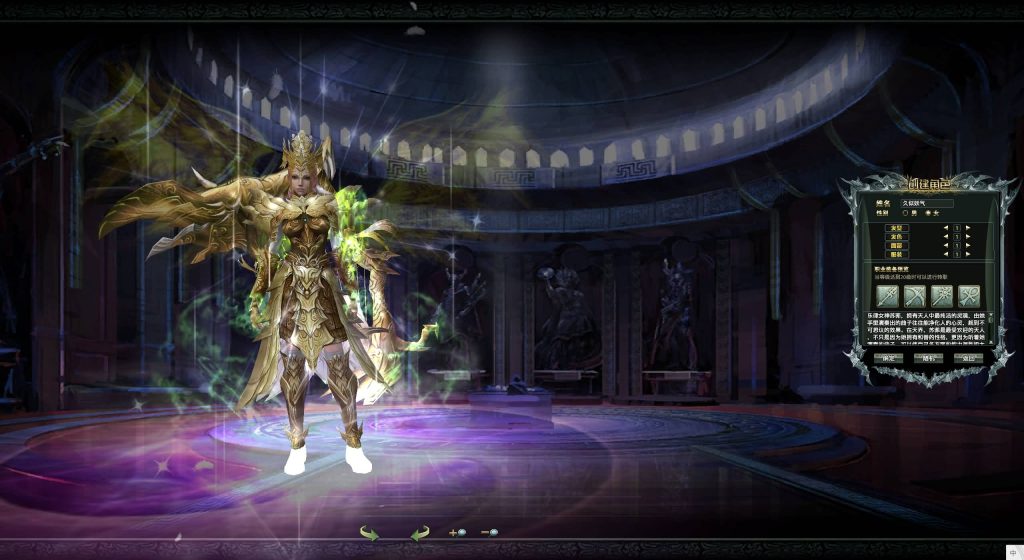
Task: Preview the spear class equipment icon
Action: click(x=887, y=296)
